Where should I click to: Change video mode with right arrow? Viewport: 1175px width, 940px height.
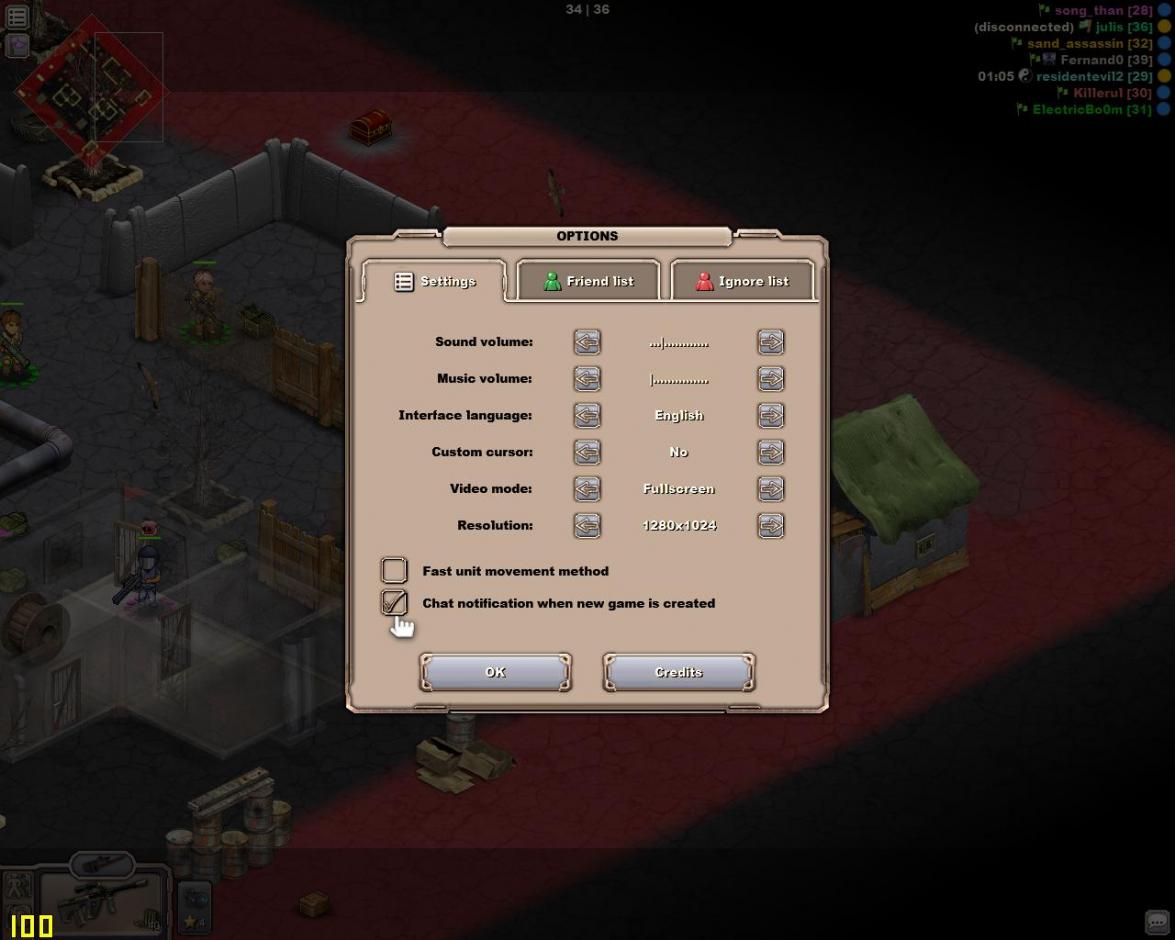point(770,489)
